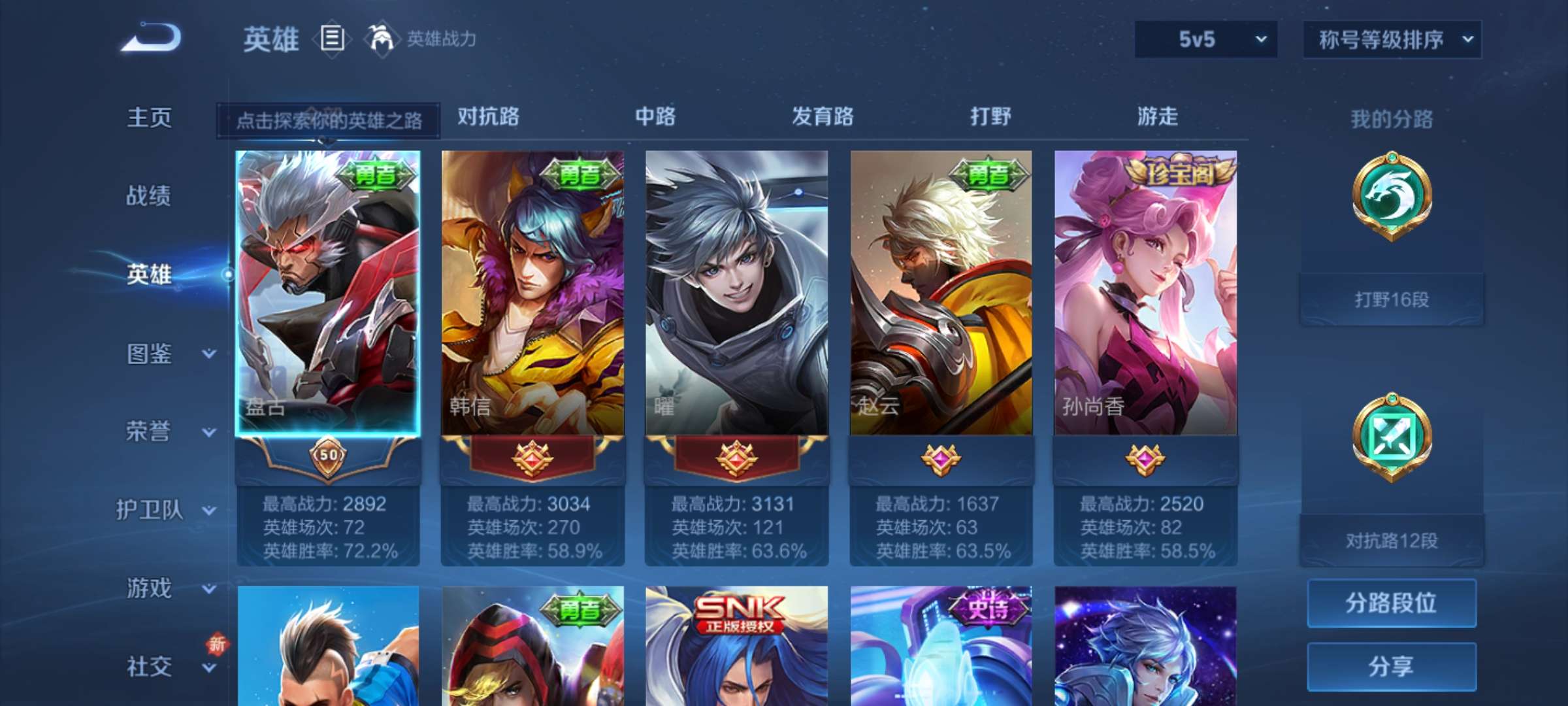This screenshot has height=706, width=1568.
Task: Switch to the 打野 lane tab
Action: click(x=988, y=118)
